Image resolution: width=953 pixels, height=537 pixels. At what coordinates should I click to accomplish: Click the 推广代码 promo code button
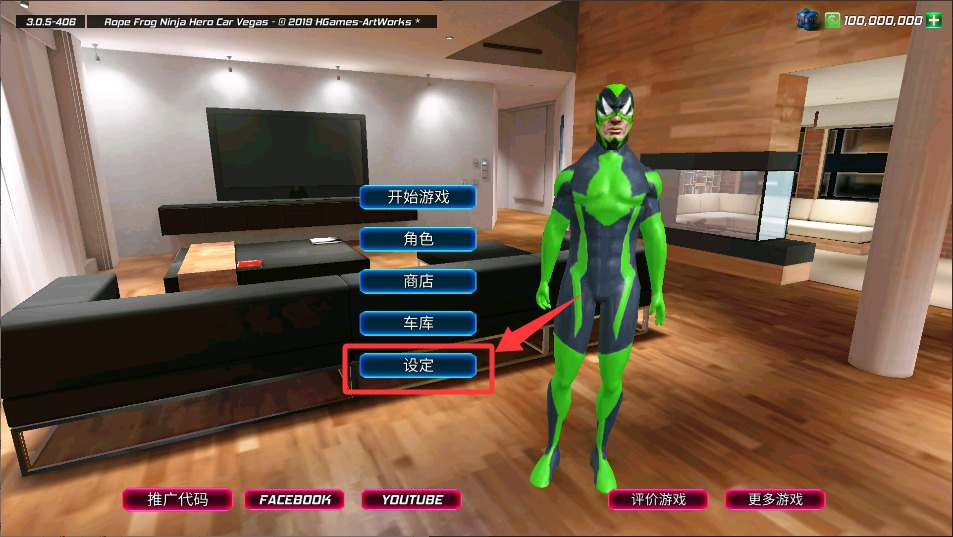[x=178, y=499]
